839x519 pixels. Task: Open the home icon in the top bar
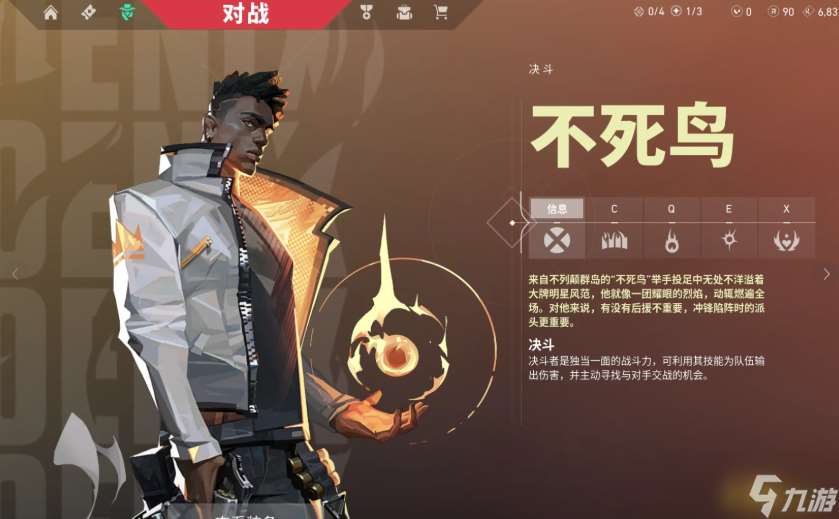point(51,13)
